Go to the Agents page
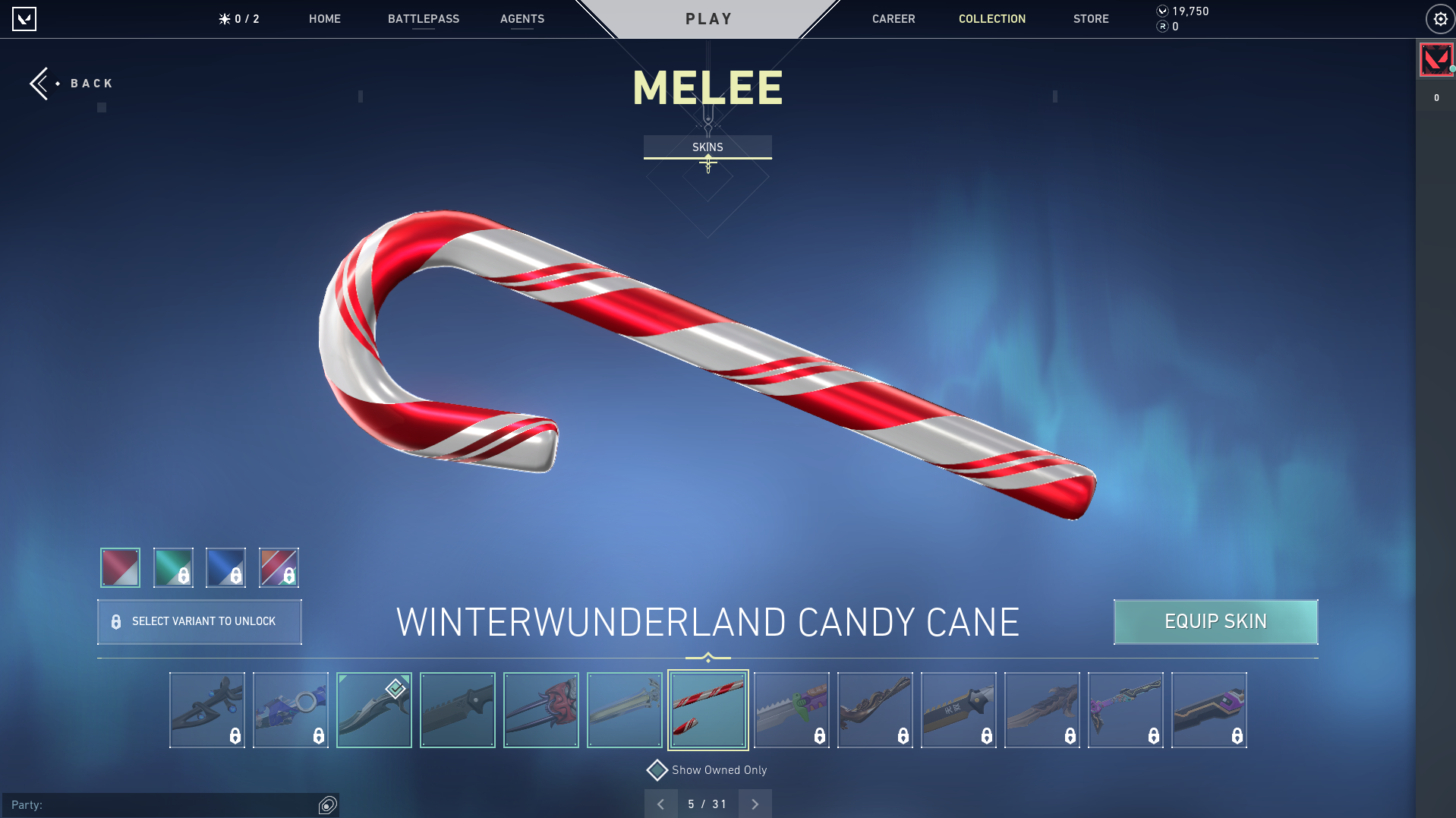 point(522,19)
